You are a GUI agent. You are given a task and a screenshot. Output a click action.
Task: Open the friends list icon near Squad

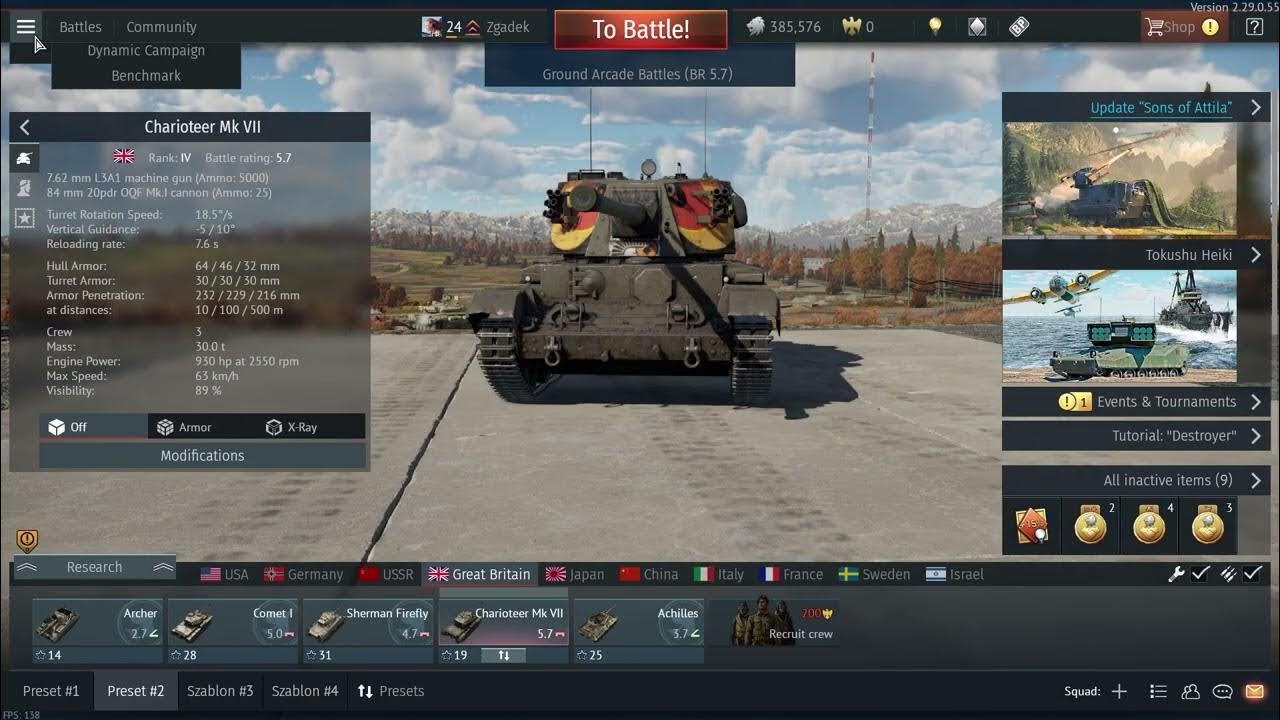[1189, 690]
